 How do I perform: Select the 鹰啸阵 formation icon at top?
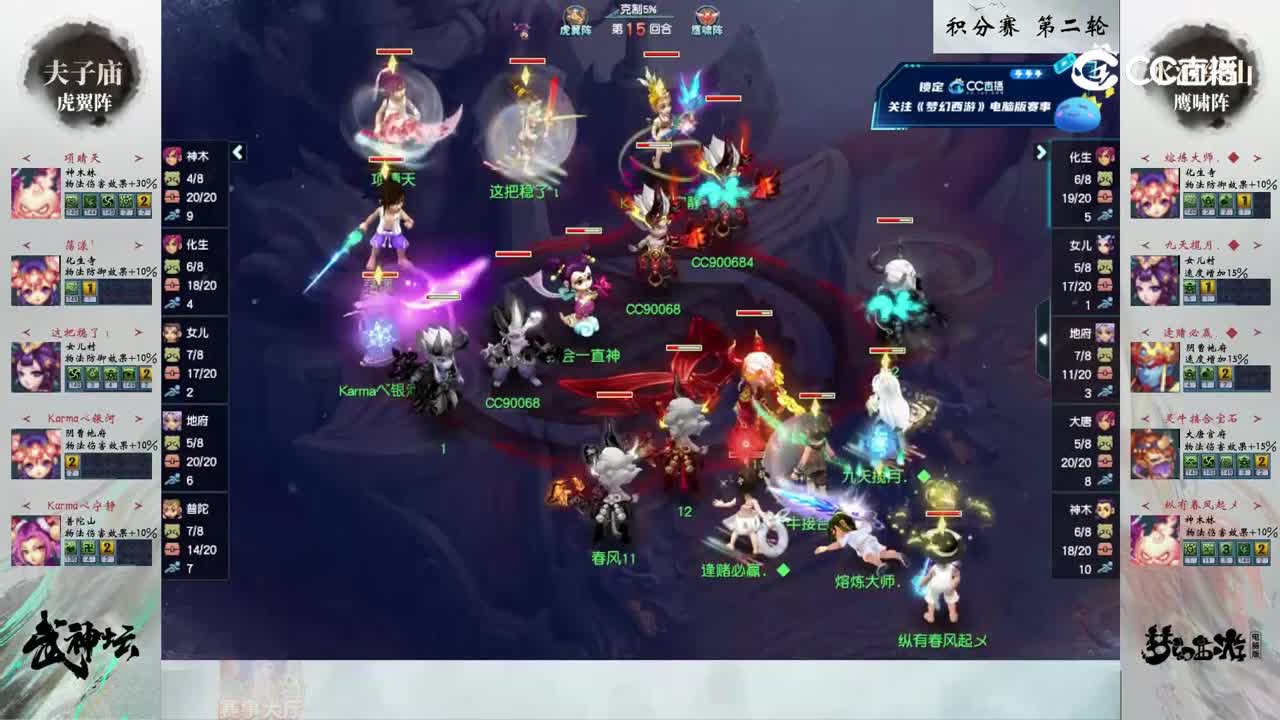[x=706, y=17]
